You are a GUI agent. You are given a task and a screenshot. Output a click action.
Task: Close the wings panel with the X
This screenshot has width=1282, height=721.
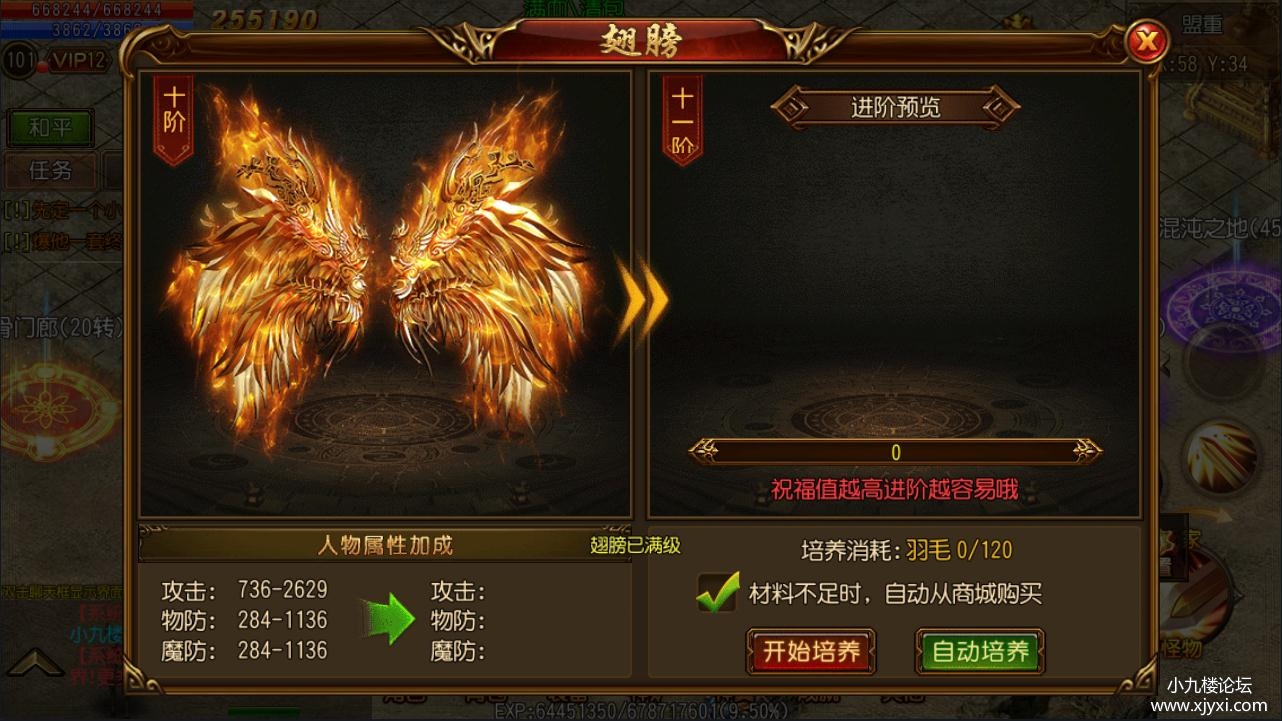click(1148, 42)
